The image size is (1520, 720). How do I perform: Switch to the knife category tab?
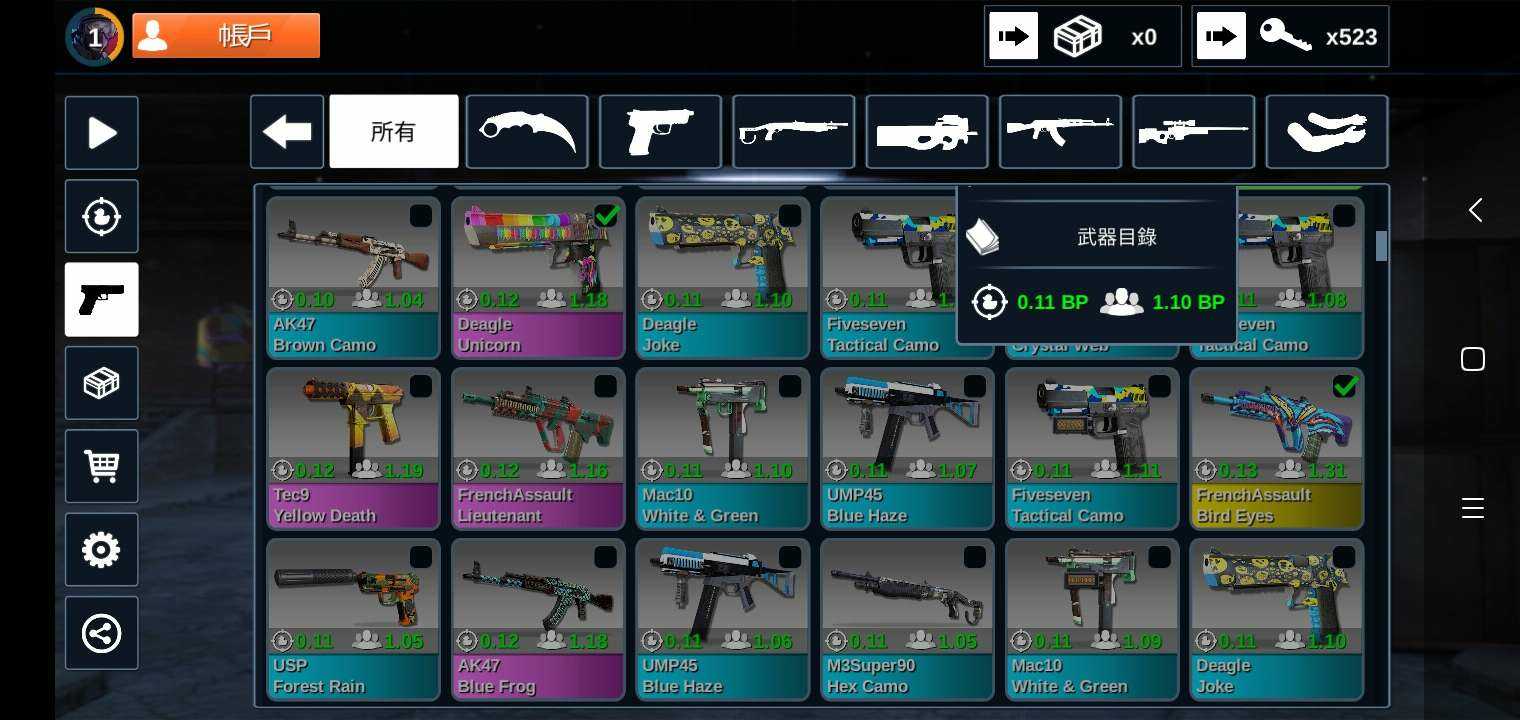click(x=527, y=132)
